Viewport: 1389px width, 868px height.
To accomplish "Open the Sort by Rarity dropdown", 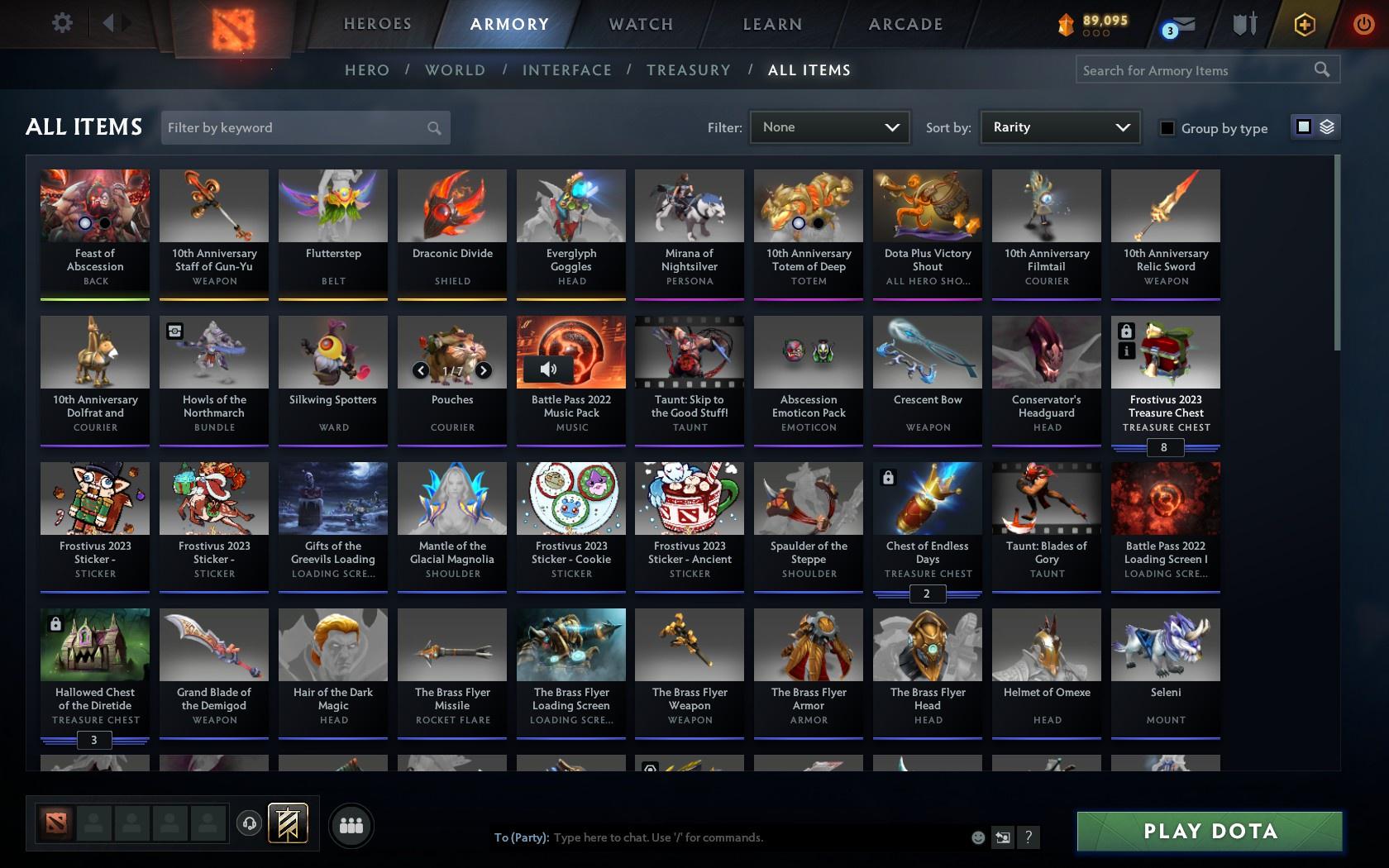I will [x=1059, y=127].
